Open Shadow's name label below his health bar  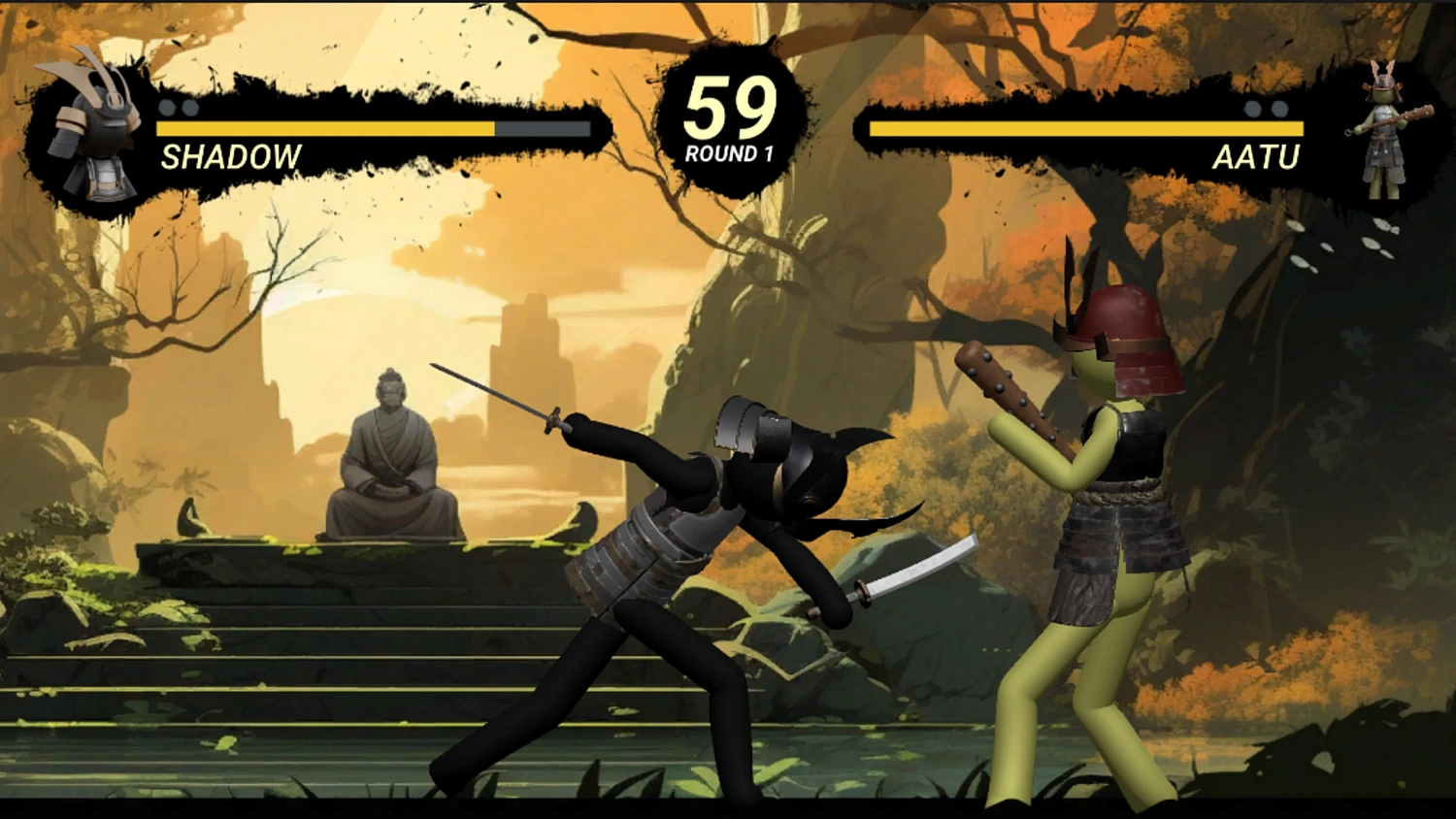point(230,155)
